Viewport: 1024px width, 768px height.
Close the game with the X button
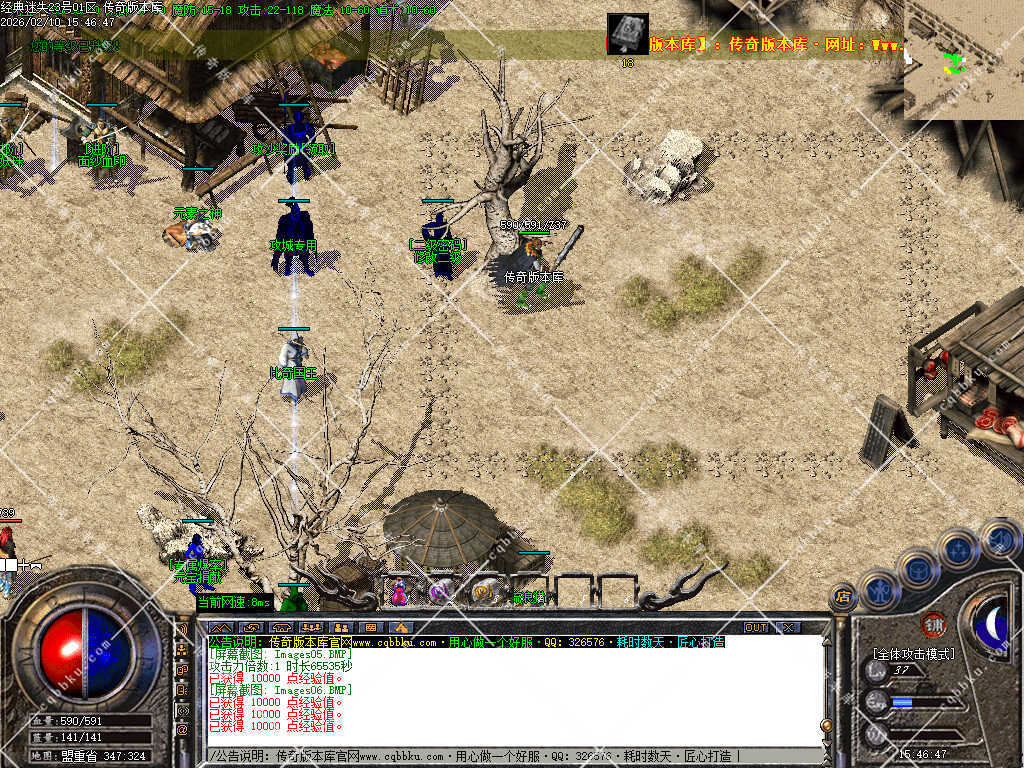(788, 628)
